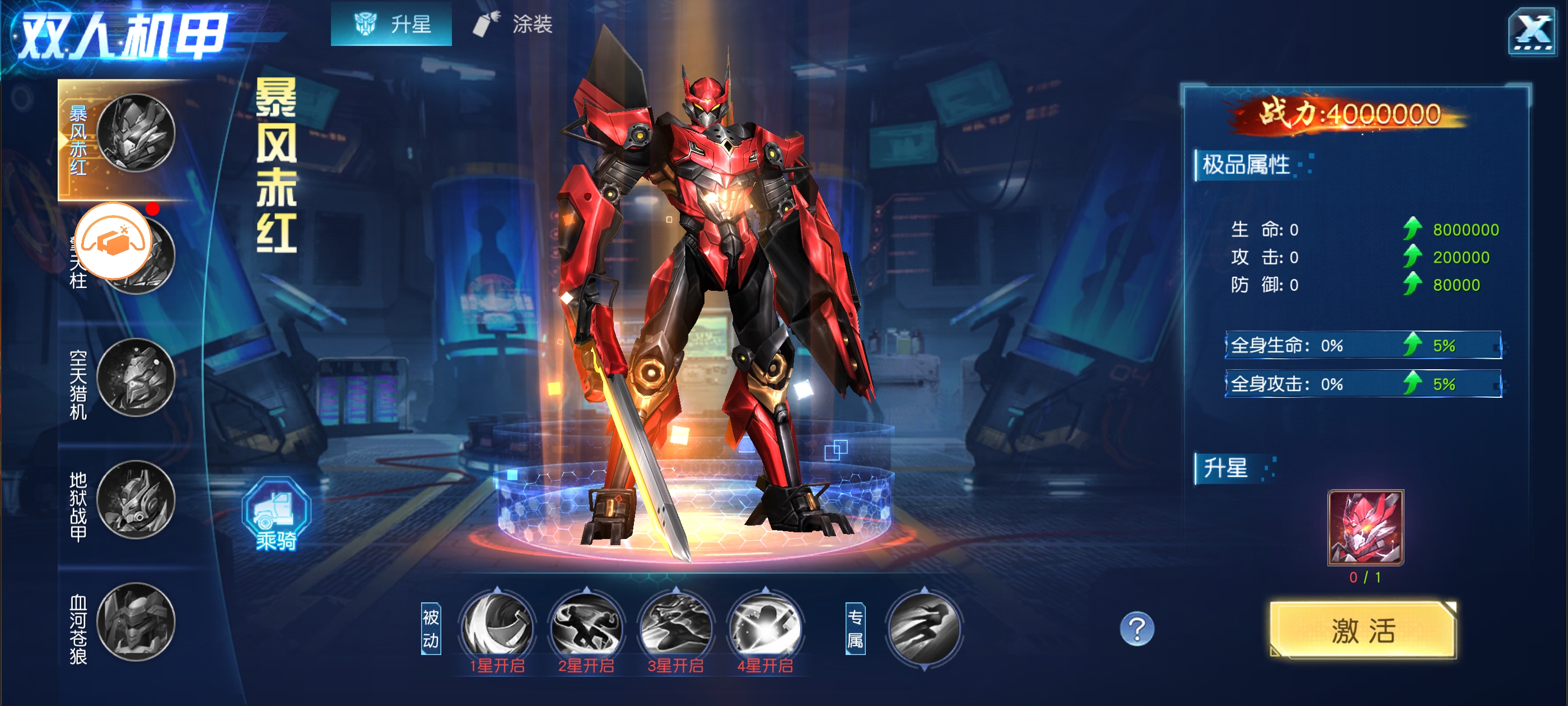The height and width of the screenshot is (706, 1568).
Task: Open the question mark help button
Action: coord(1136,629)
